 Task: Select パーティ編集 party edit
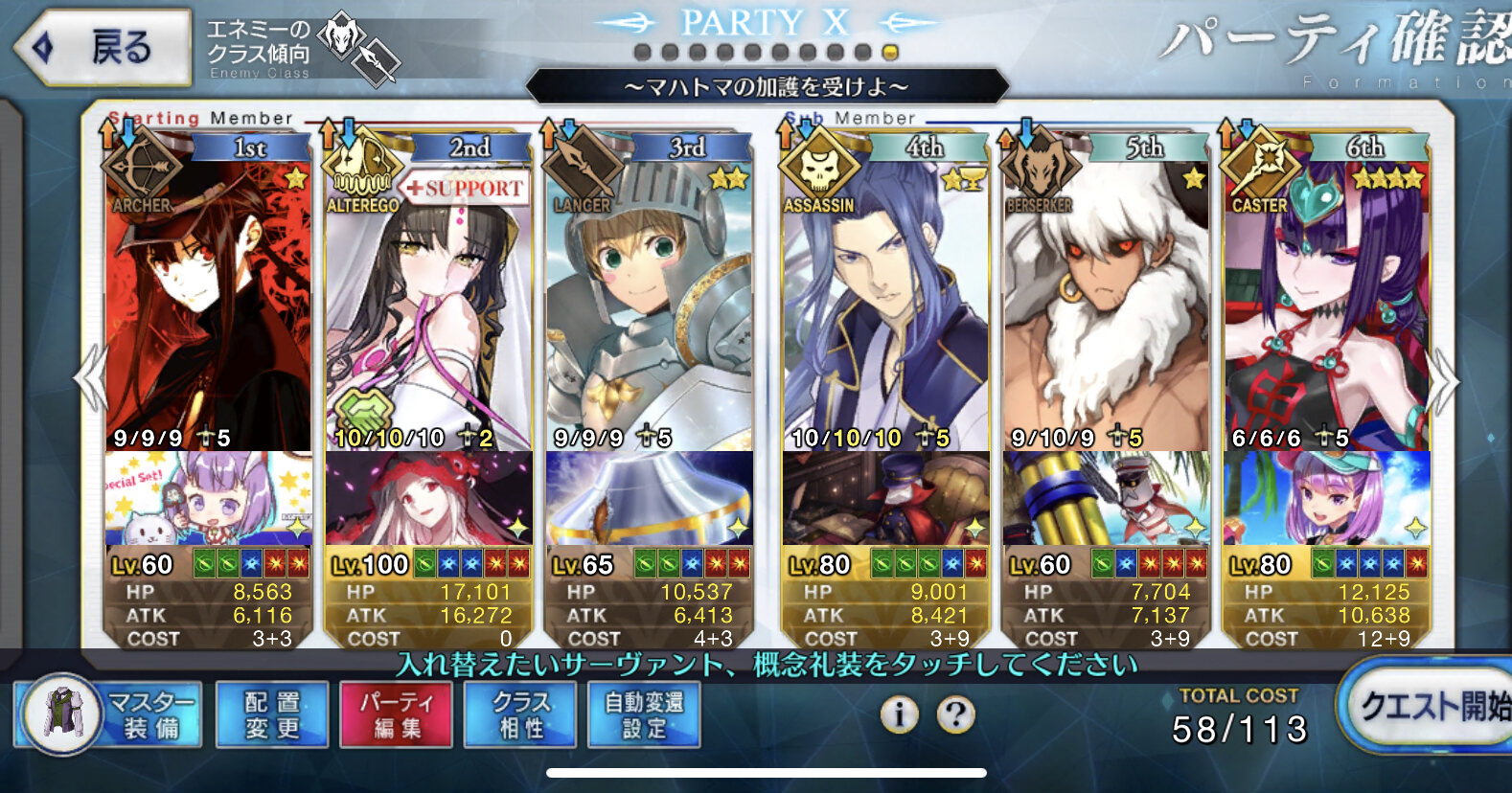[x=397, y=714]
